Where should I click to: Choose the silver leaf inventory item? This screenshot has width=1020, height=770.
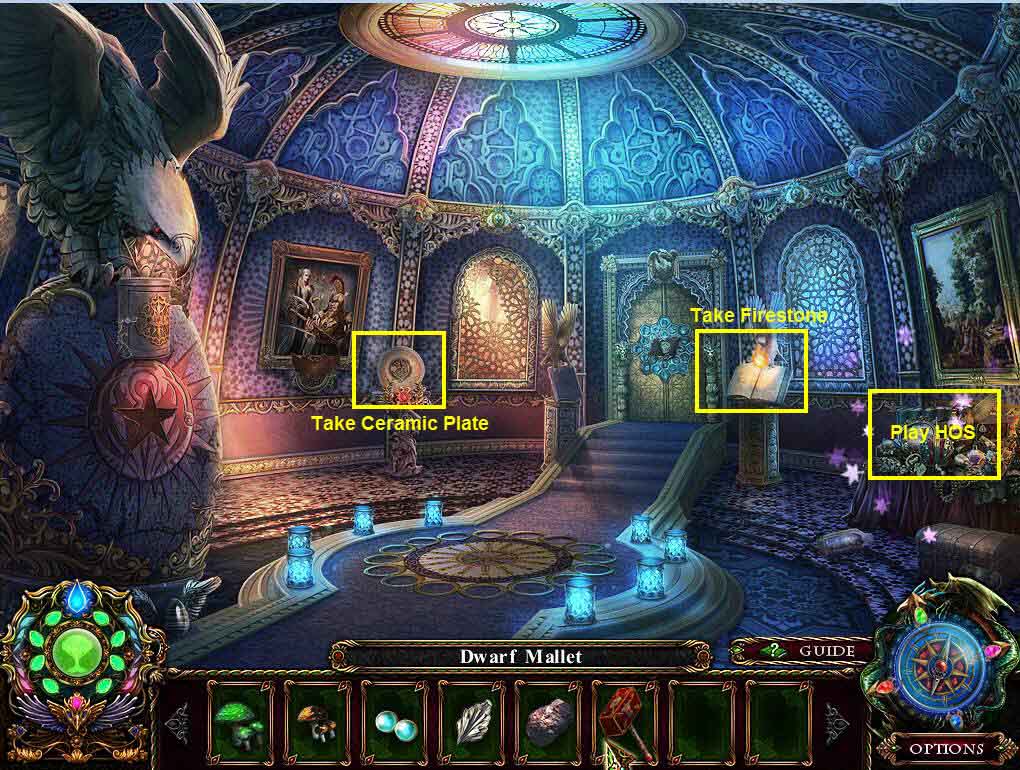coord(474,719)
